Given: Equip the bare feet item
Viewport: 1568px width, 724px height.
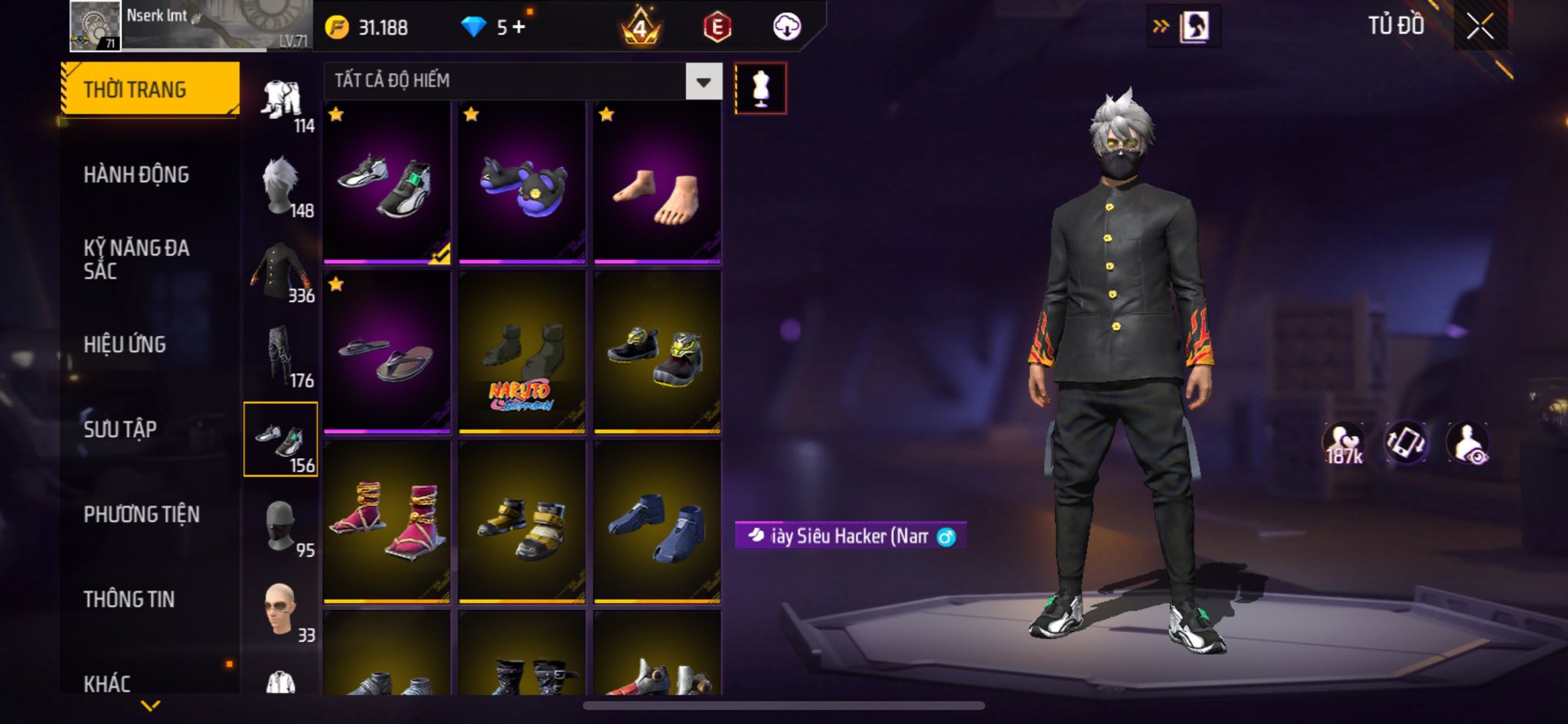Looking at the screenshot, I should 657,184.
